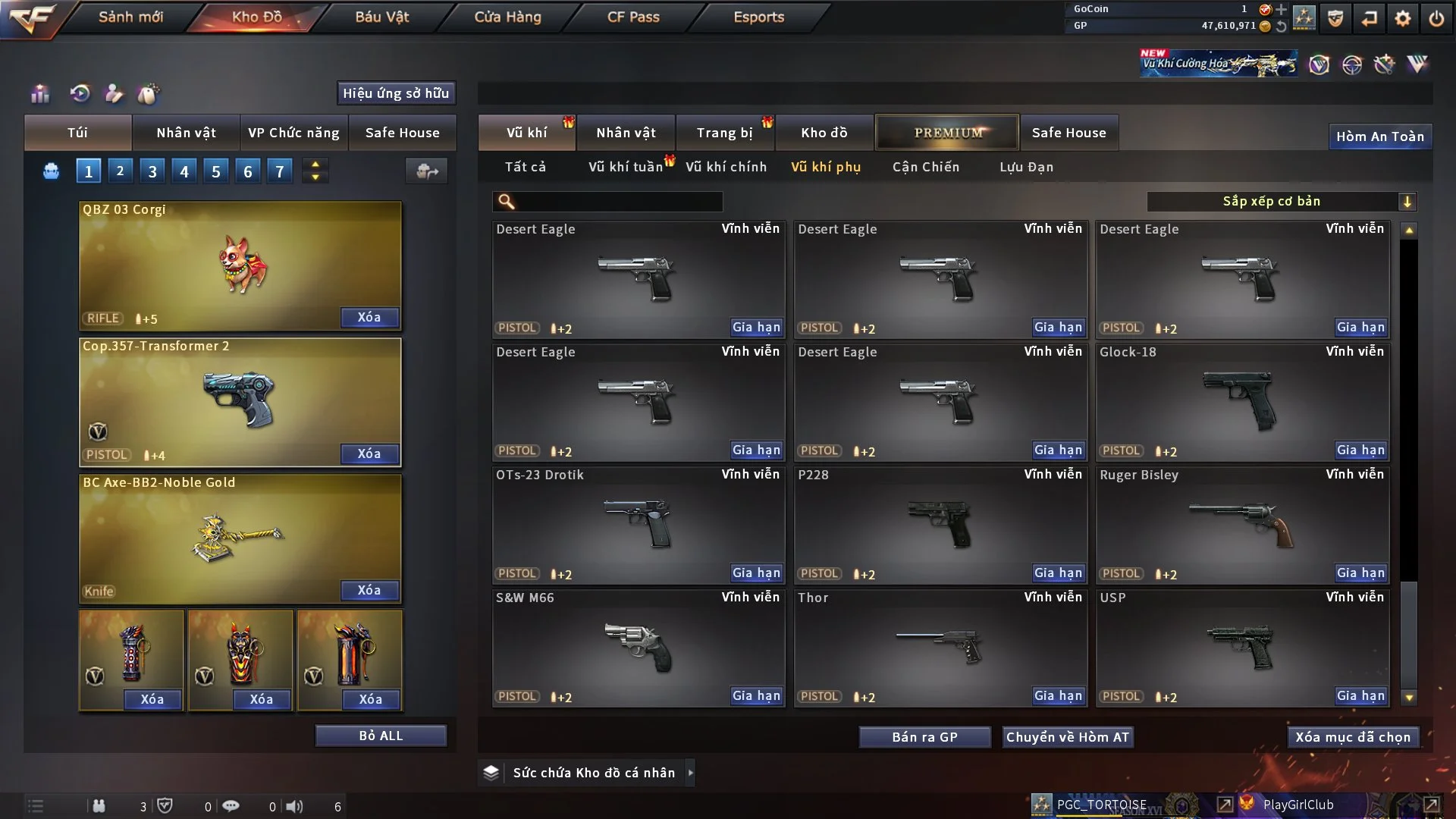This screenshot has width=1456, height=819.
Task: Open the Hòm An Toàn safe box
Action: click(x=1379, y=136)
